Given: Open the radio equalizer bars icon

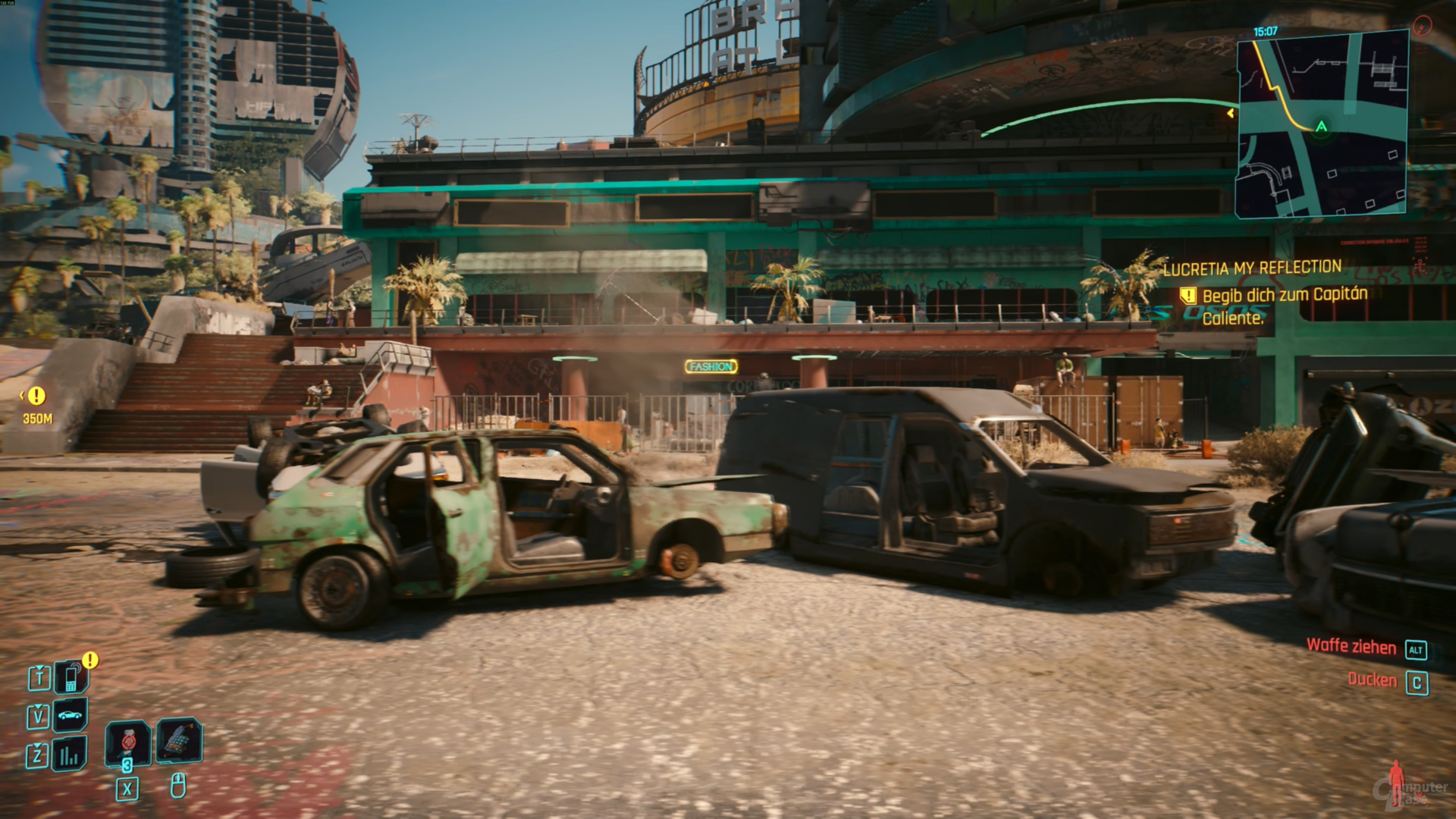Looking at the screenshot, I should point(70,755).
